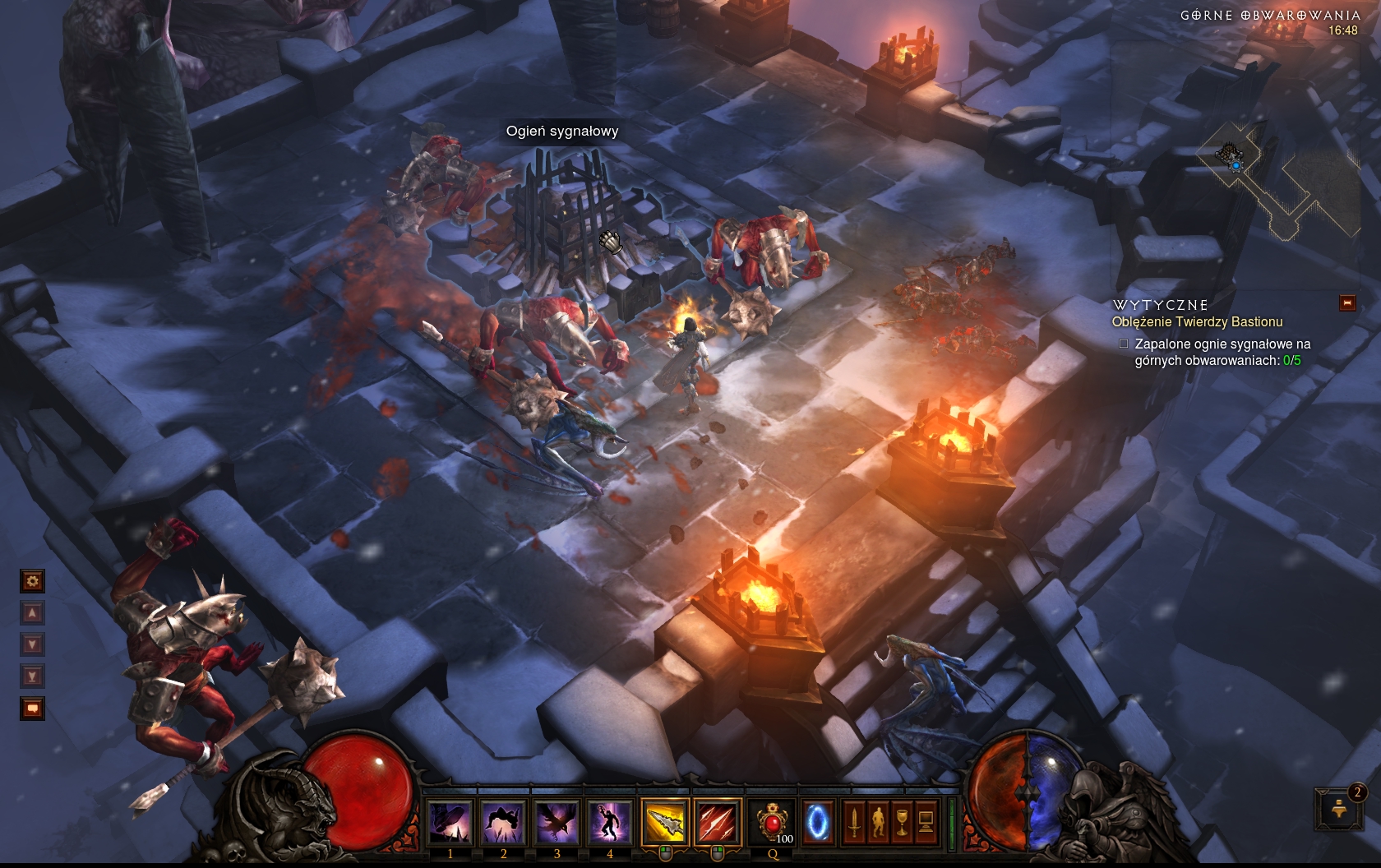Trigger the glowing purple figure skill in slot 4
This screenshot has height=868, width=1381.
pos(609,821)
